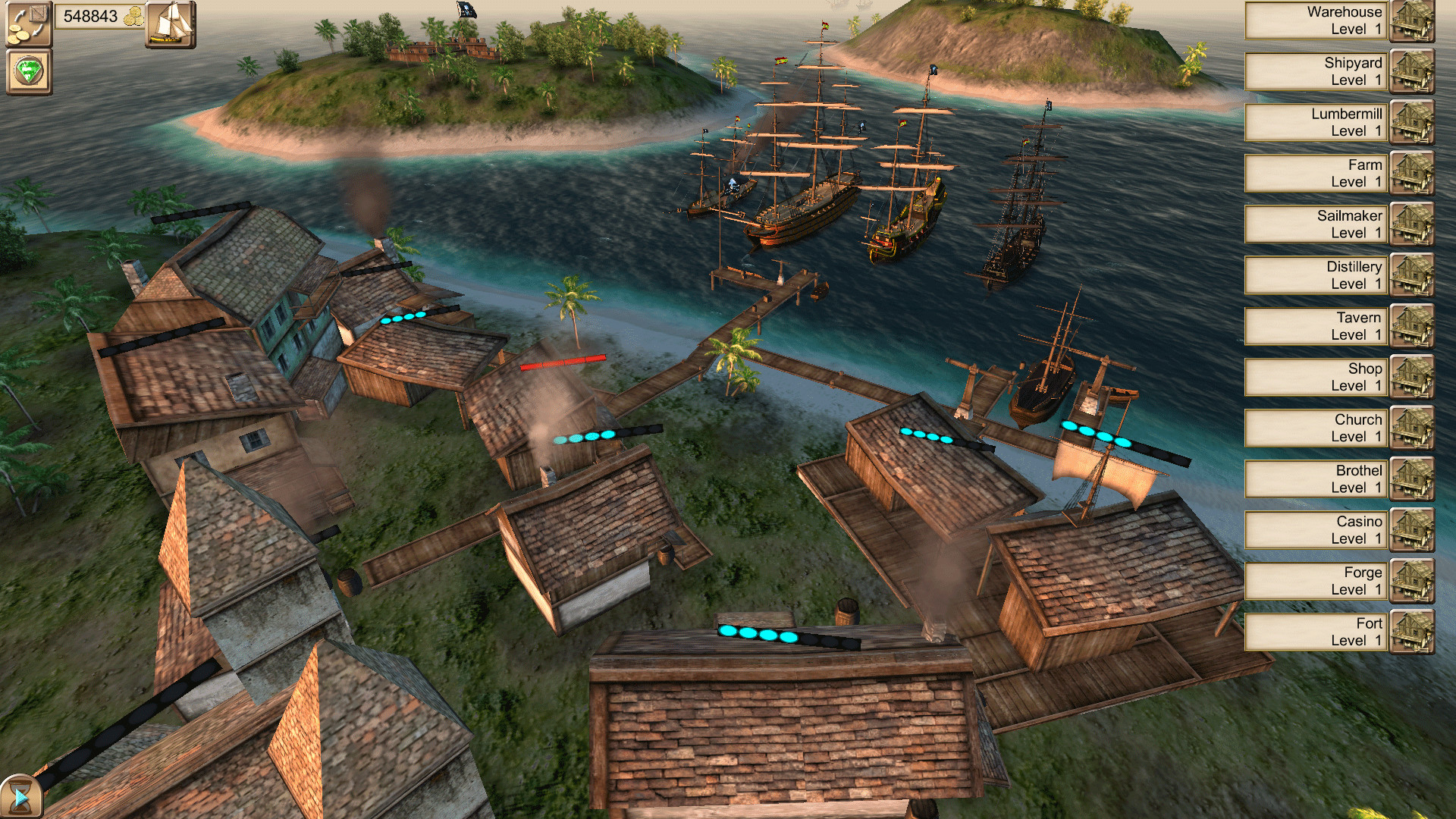Screen dimensions: 1456x819
Task: Open the Tavern Level 1 panel
Action: click(x=1316, y=325)
